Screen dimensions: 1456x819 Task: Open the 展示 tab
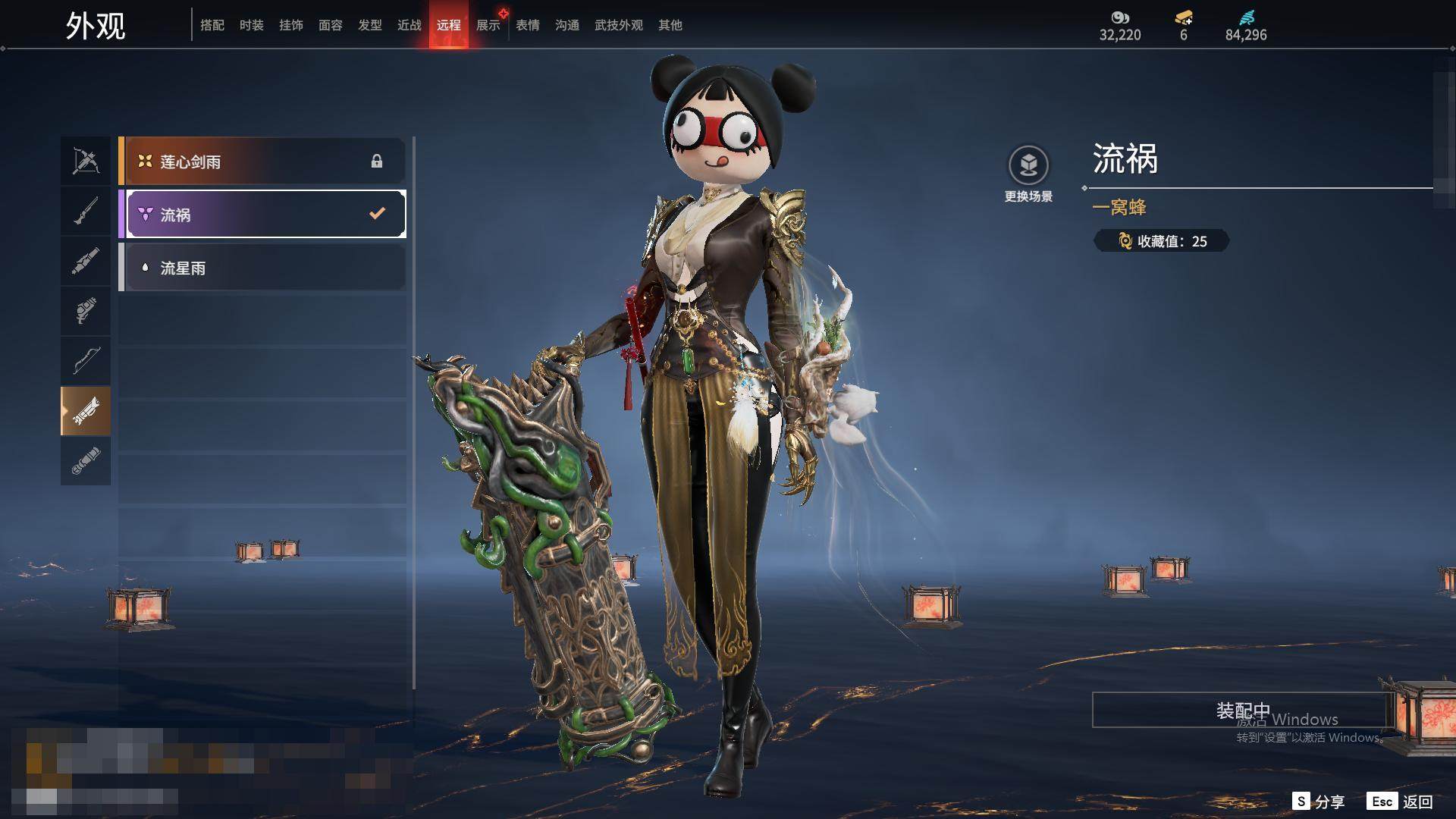point(488,25)
